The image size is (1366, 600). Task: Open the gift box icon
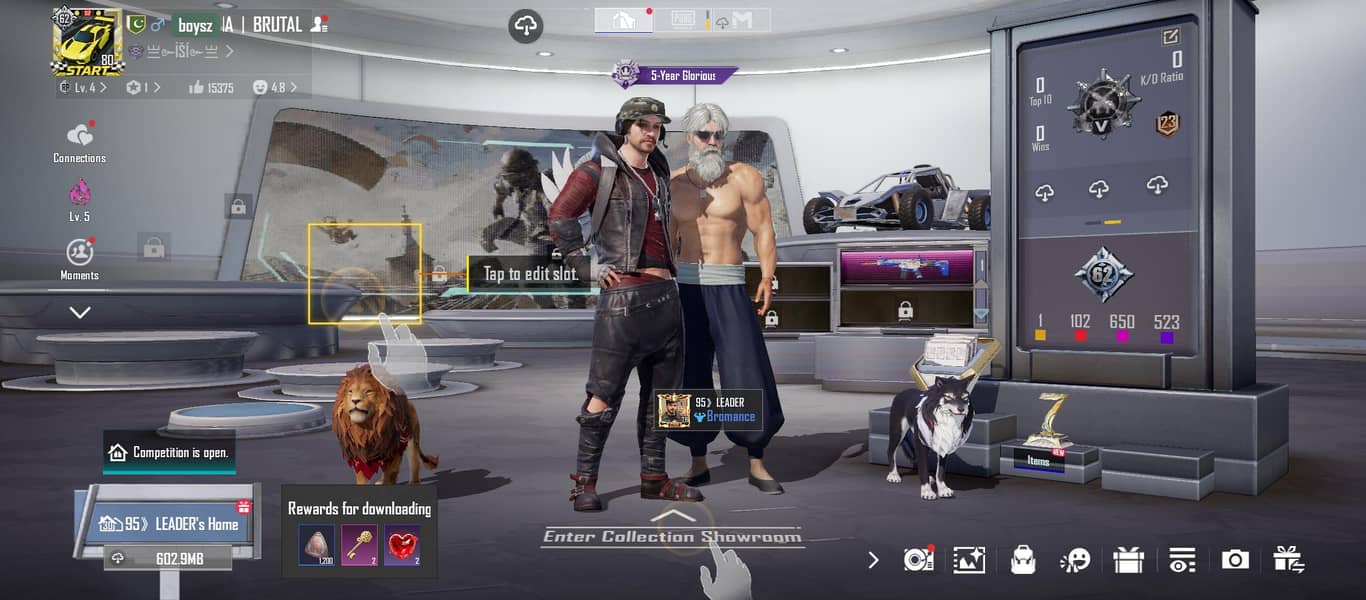coord(1128,560)
